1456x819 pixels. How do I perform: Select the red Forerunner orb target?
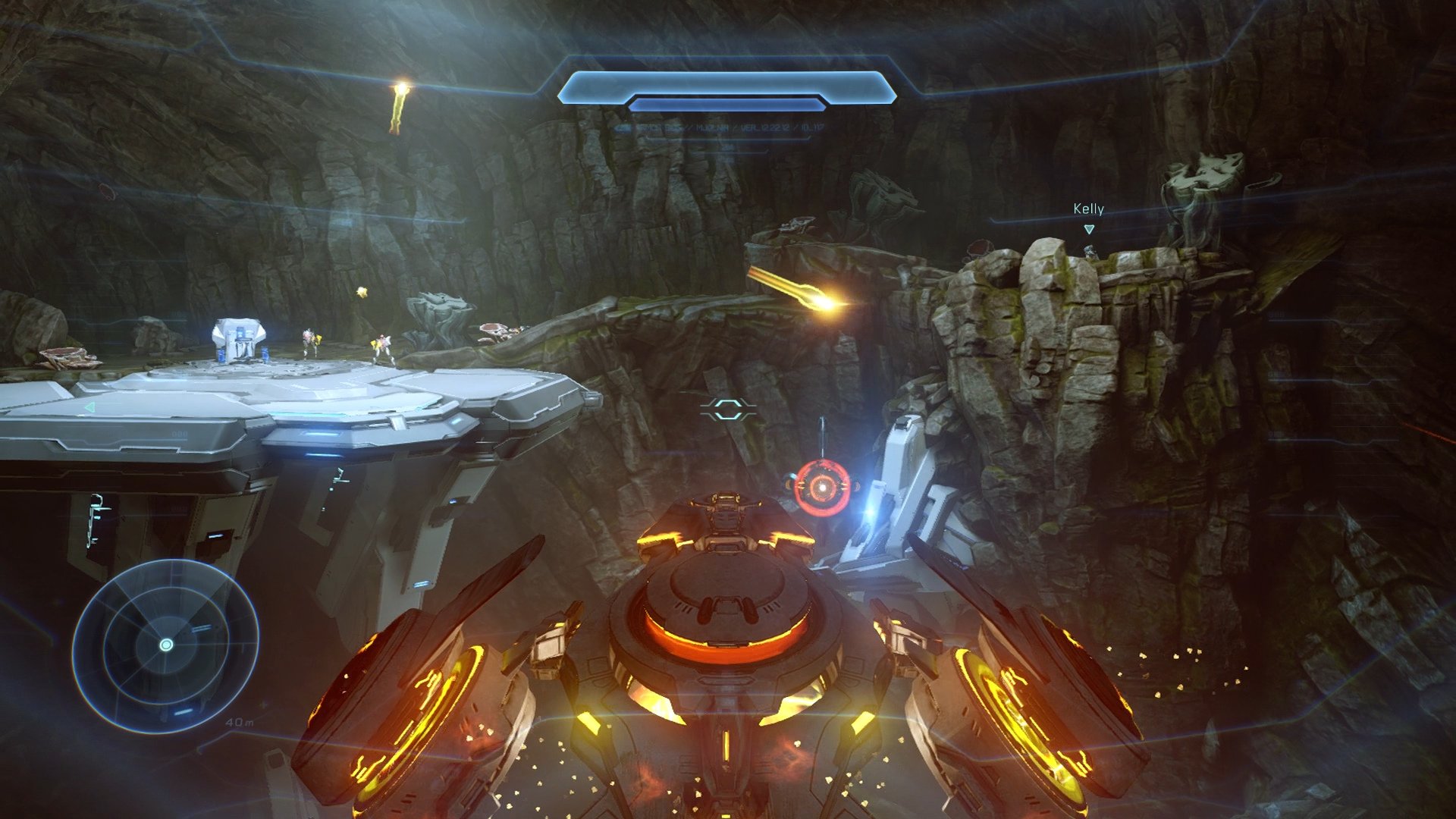pyautogui.click(x=821, y=488)
